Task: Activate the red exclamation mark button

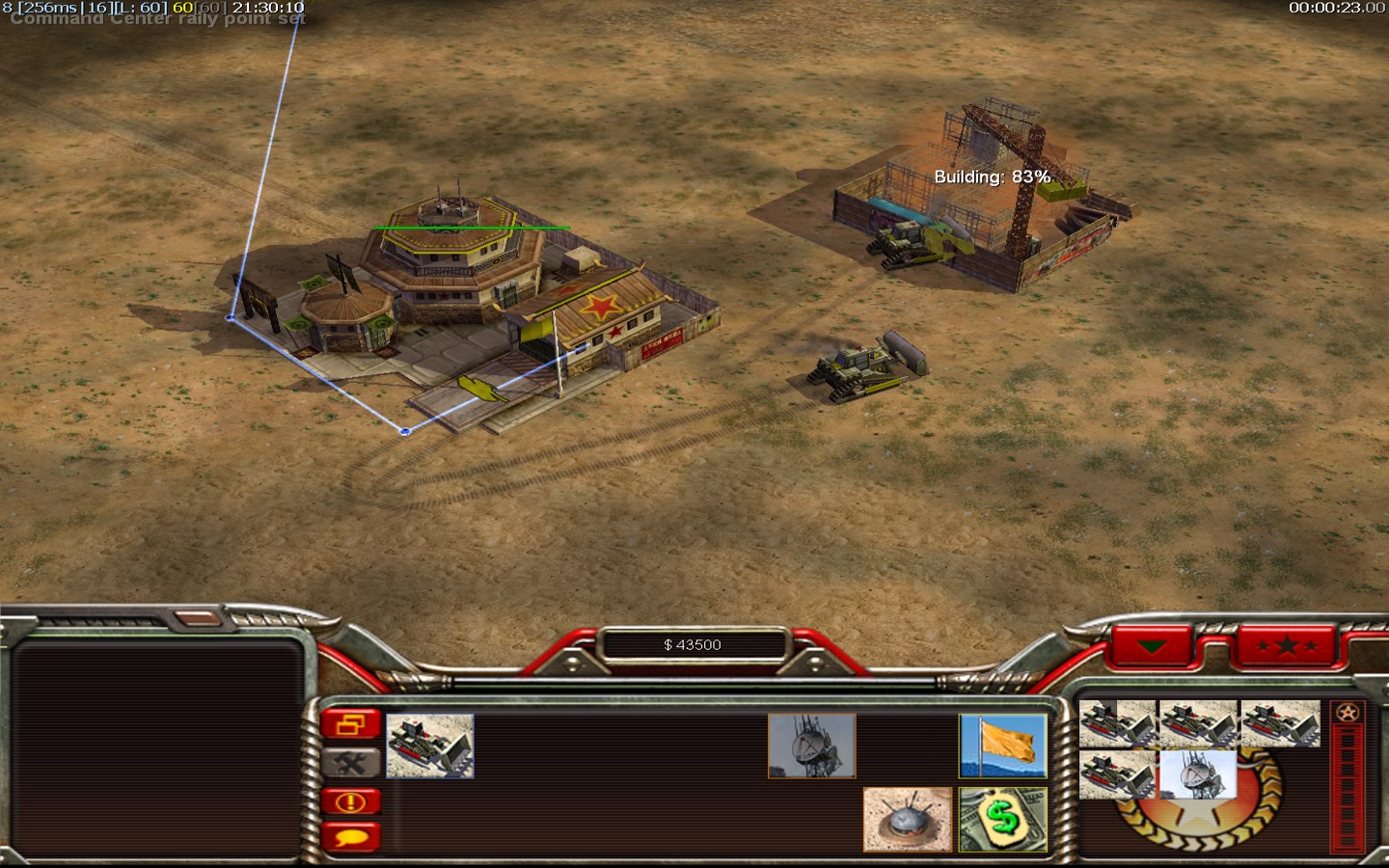Action: [350, 801]
